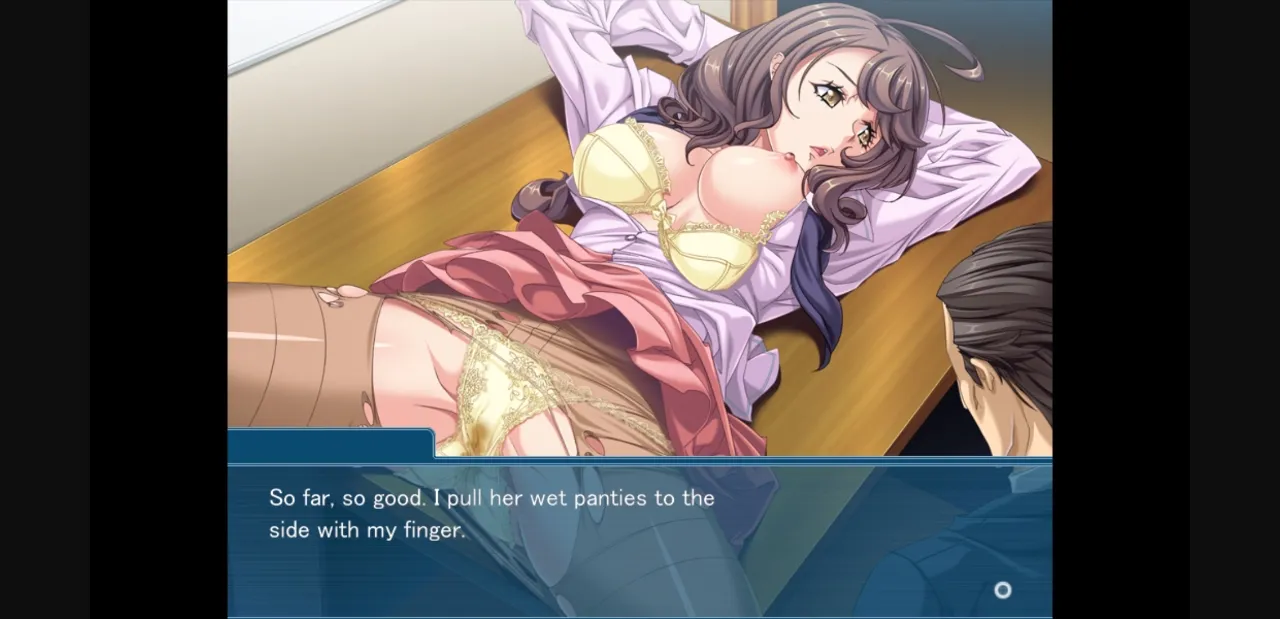Image resolution: width=1280 pixels, height=619 pixels.
Task: Click the circular continue indicator
Action: click(x=1002, y=590)
